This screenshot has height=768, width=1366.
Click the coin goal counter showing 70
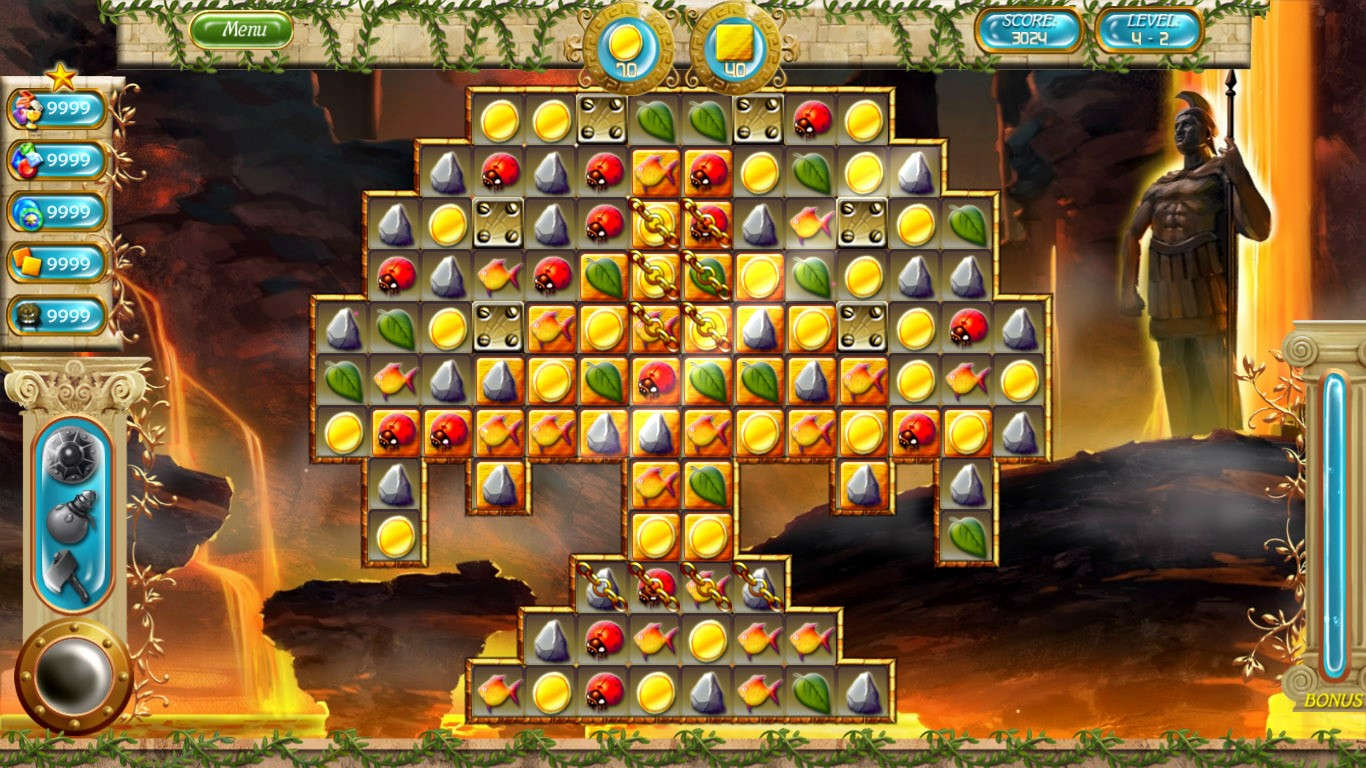pyautogui.click(x=628, y=44)
